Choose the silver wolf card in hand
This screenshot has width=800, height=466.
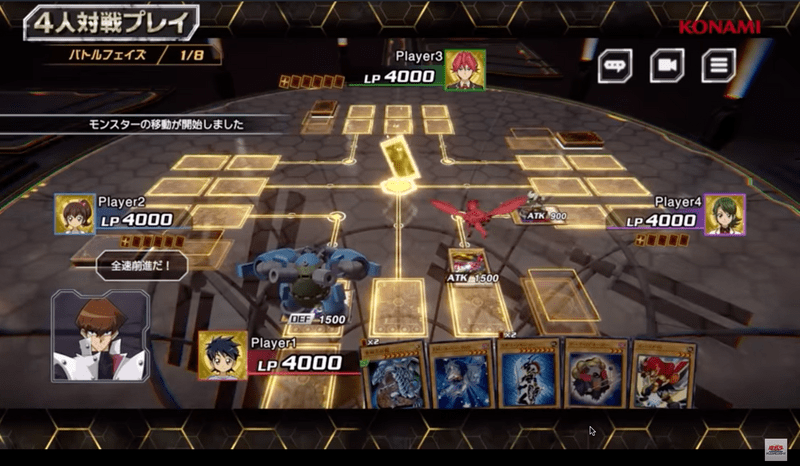464,375
